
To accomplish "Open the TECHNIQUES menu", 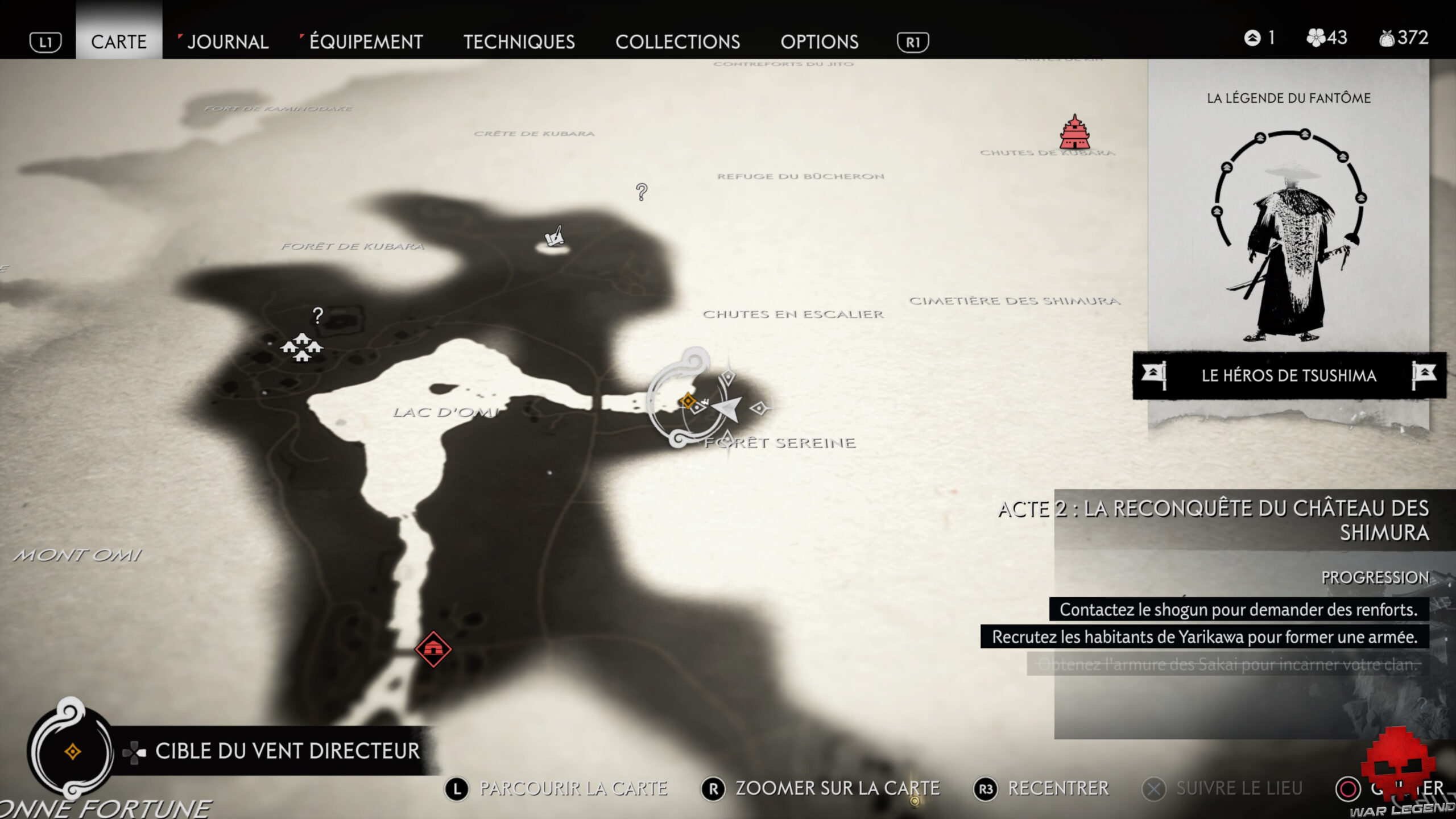I will tap(520, 42).
